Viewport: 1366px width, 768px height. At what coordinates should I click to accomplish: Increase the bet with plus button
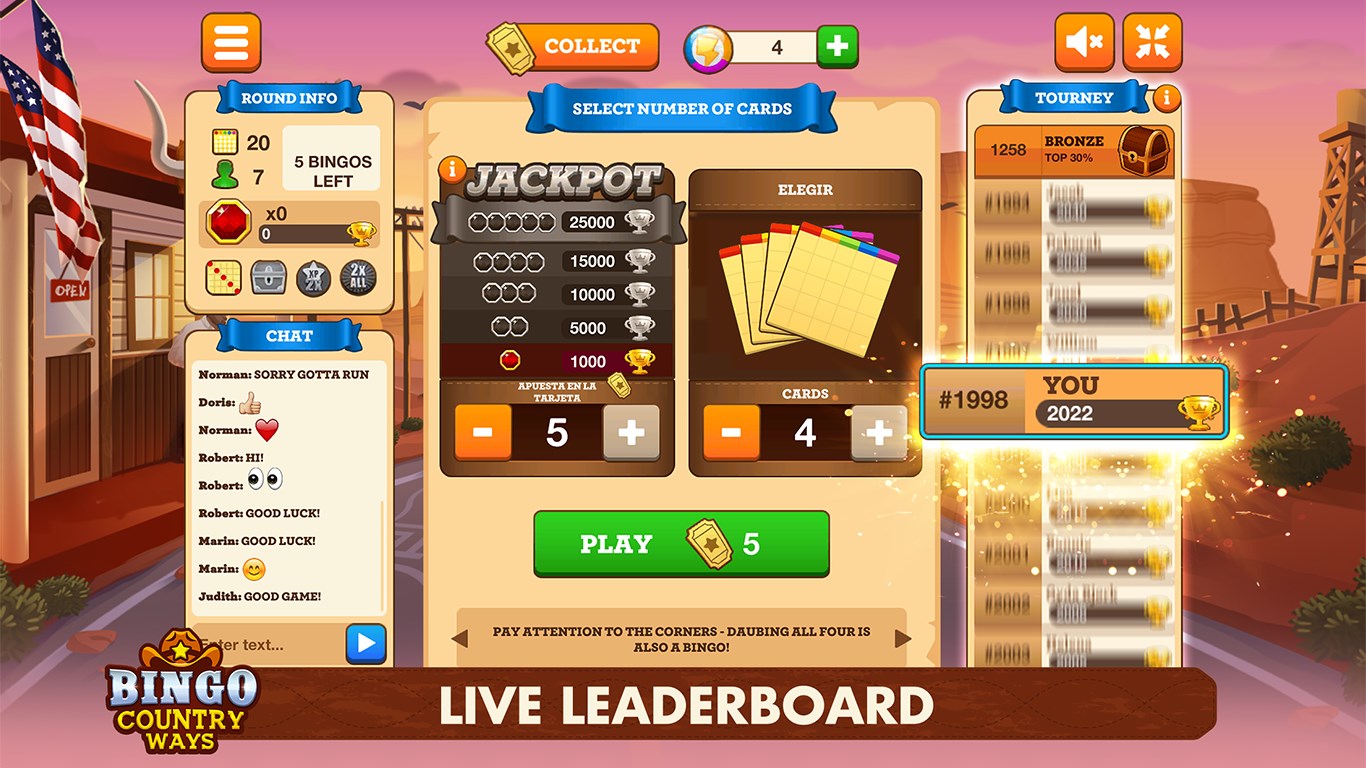pos(629,433)
